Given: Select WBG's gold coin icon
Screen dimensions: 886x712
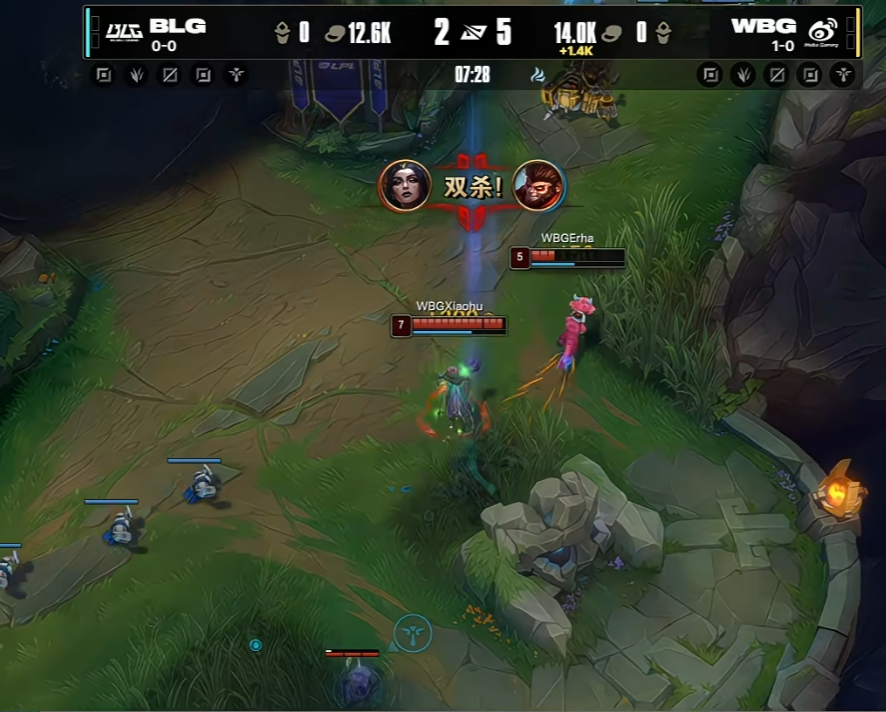Looking at the screenshot, I should (612, 33).
